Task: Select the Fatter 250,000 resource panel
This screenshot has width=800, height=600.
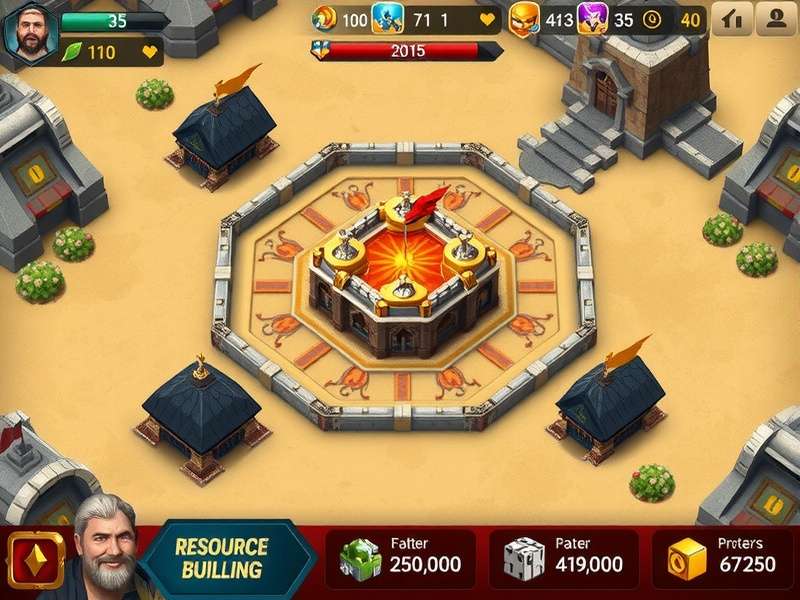Action: pos(403,558)
